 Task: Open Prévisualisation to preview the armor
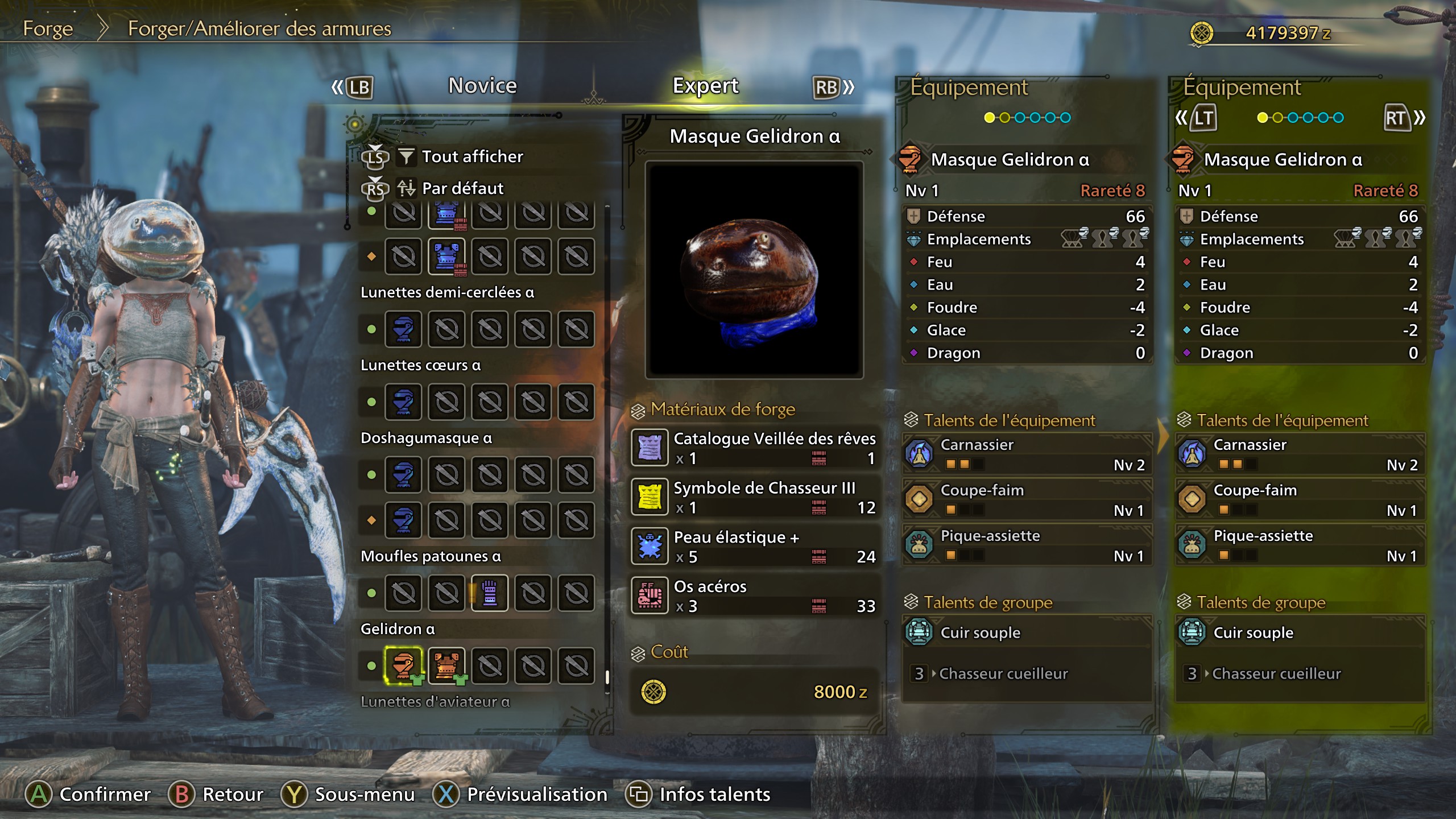535,795
